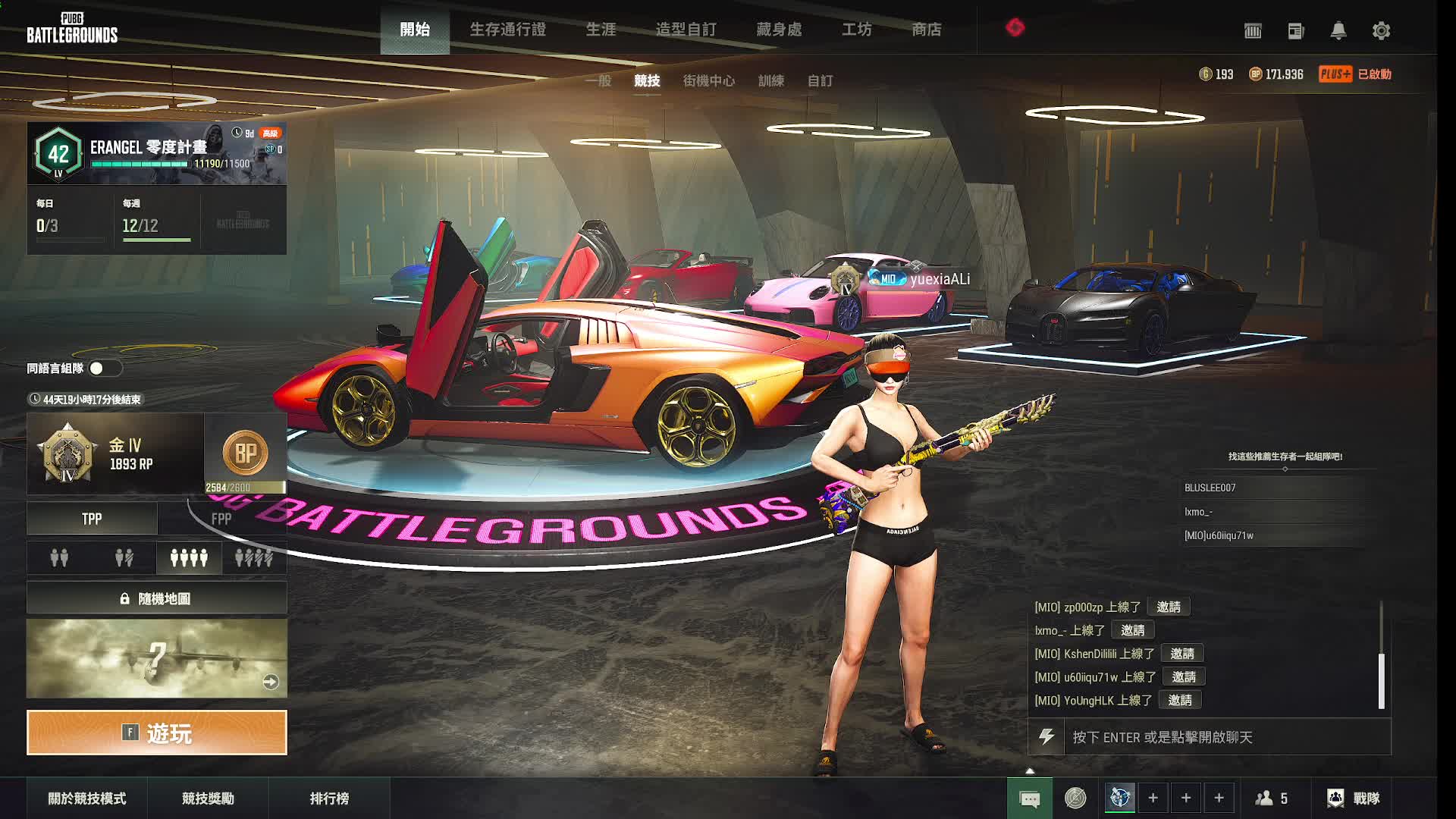The image size is (1456, 819).
Task: Start matchmaking with the orange 遊玩 button
Action: (157, 733)
